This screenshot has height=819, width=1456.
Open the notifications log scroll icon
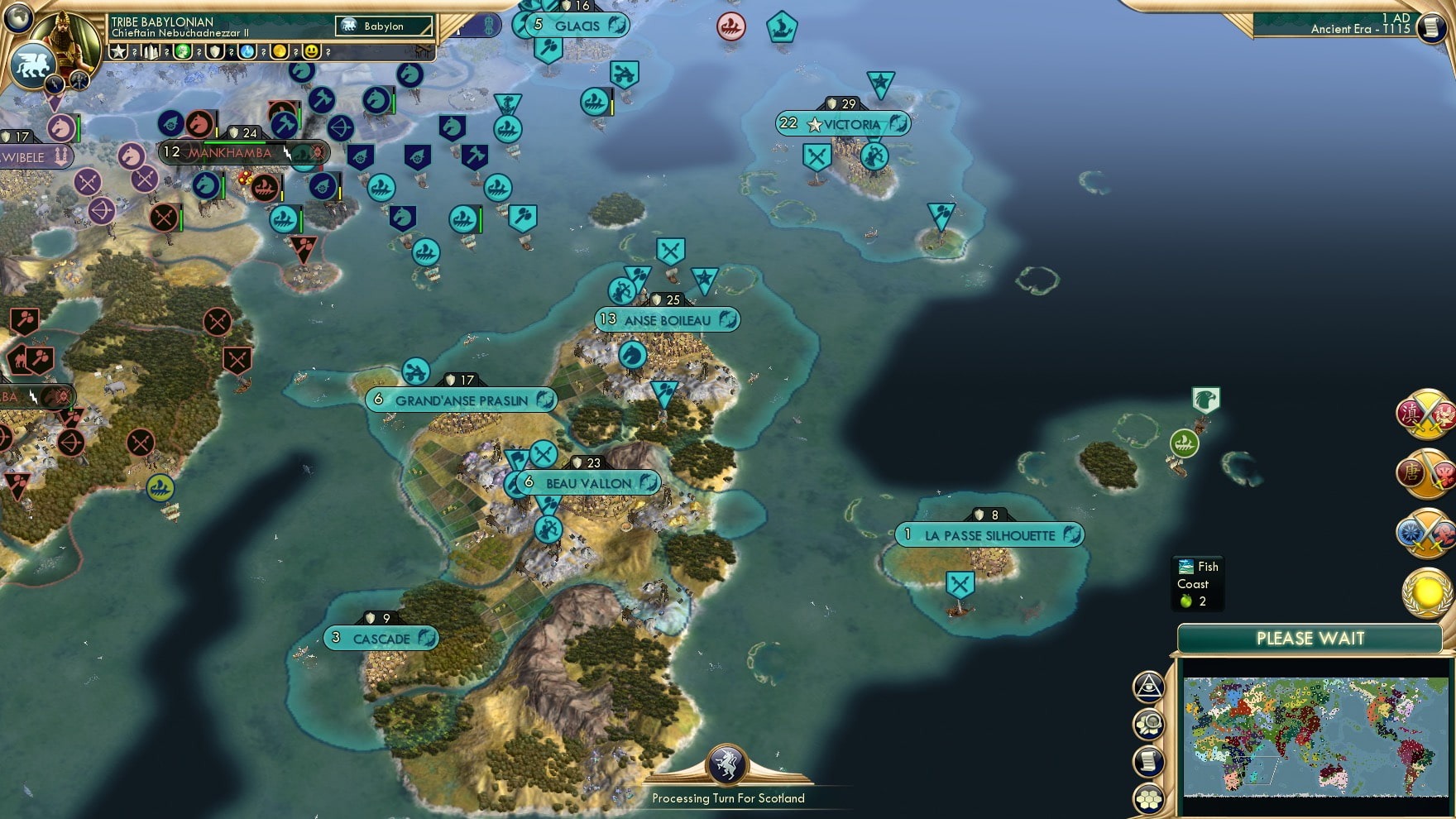1149,761
